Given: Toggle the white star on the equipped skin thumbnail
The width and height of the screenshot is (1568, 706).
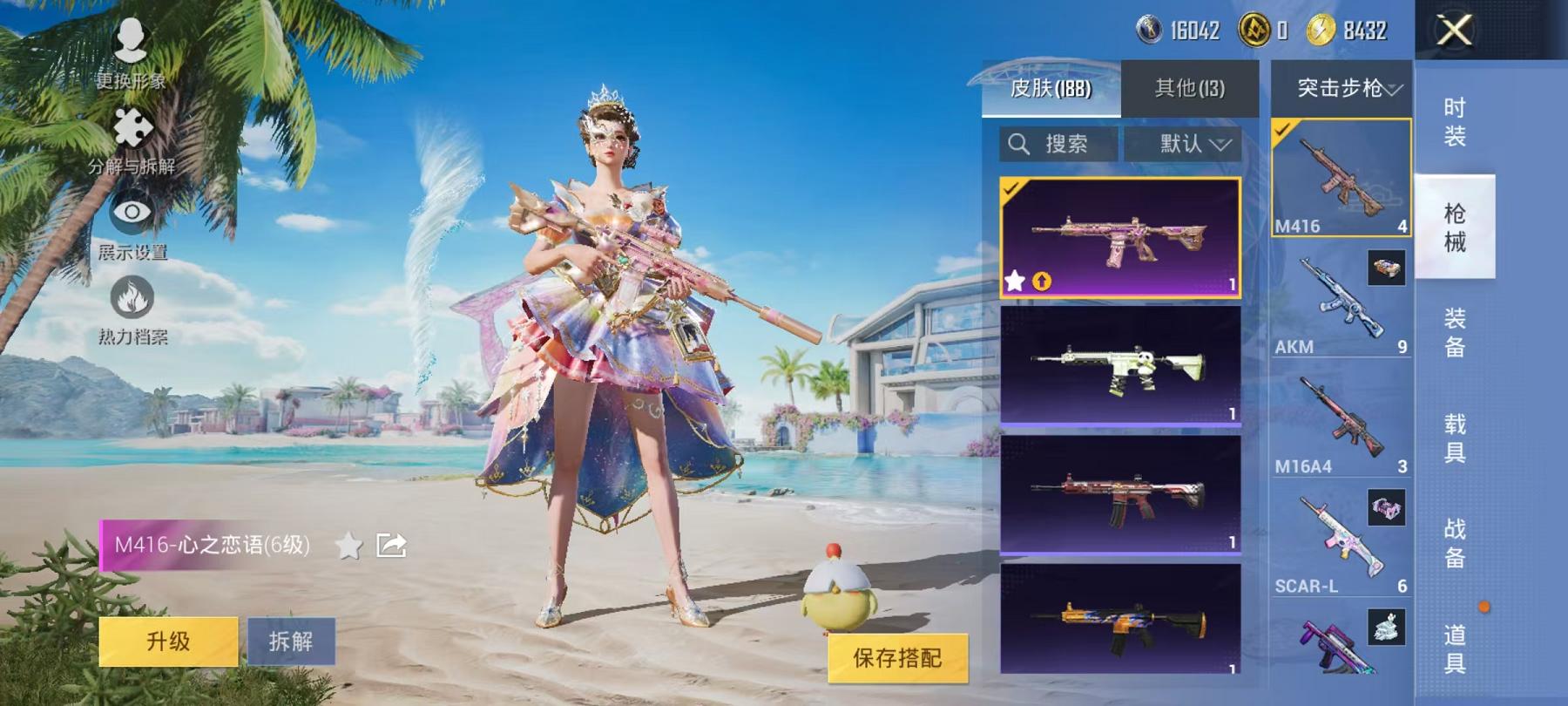Looking at the screenshot, I should click(1016, 281).
